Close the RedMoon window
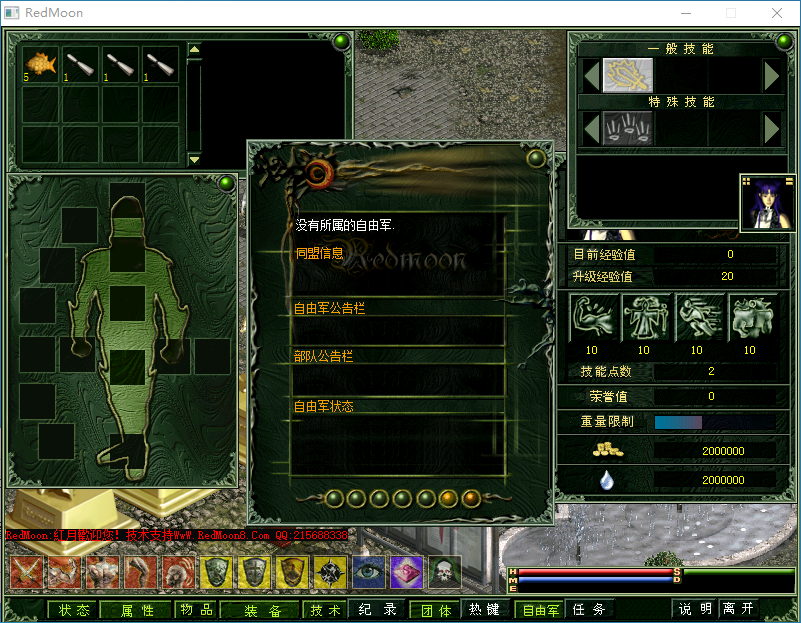This screenshot has width=801, height=623. coord(776,13)
